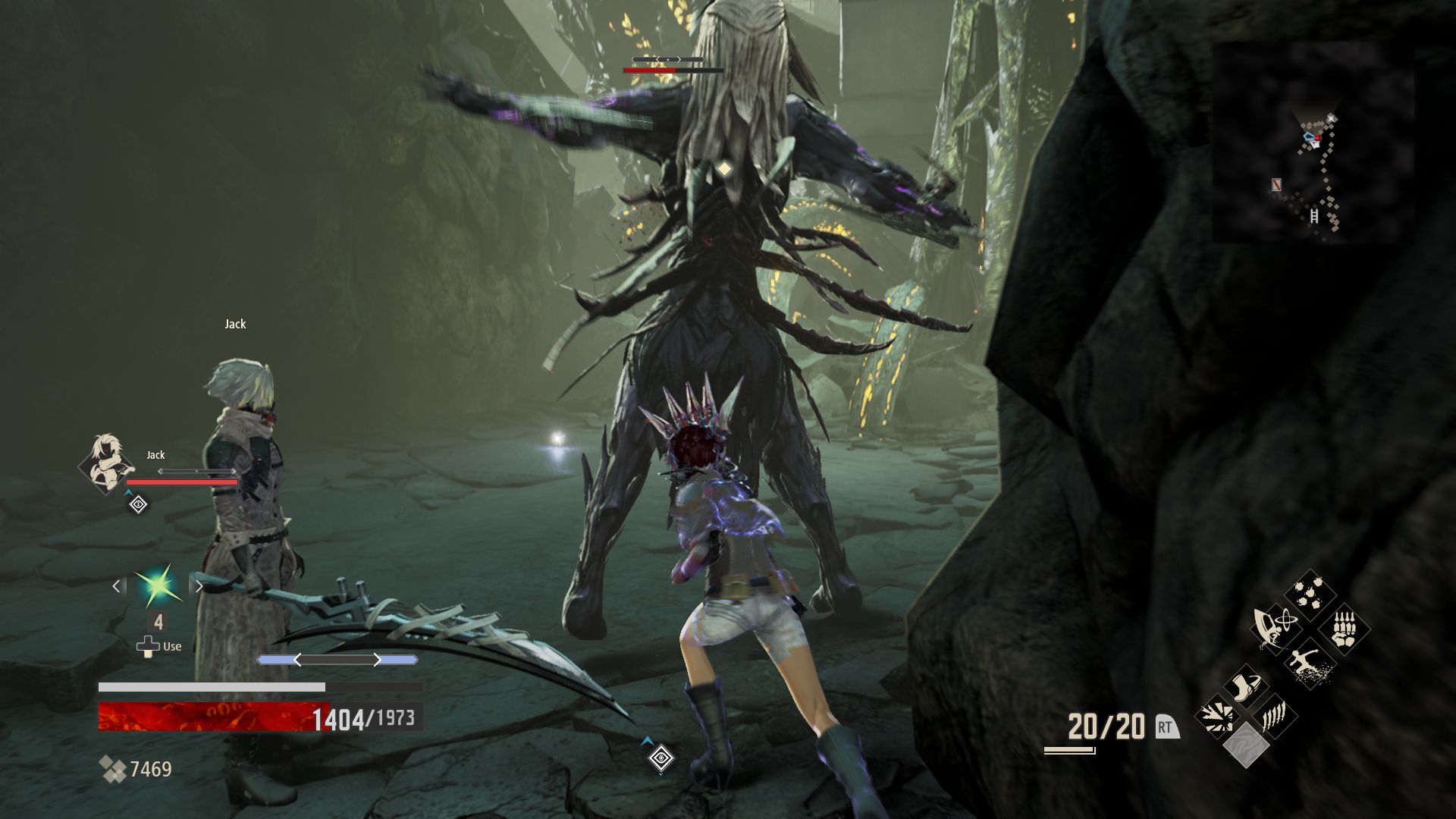The width and height of the screenshot is (1456, 819).
Task: Click the boot-shaped mobility gift icon
Action: pos(1247,684)
